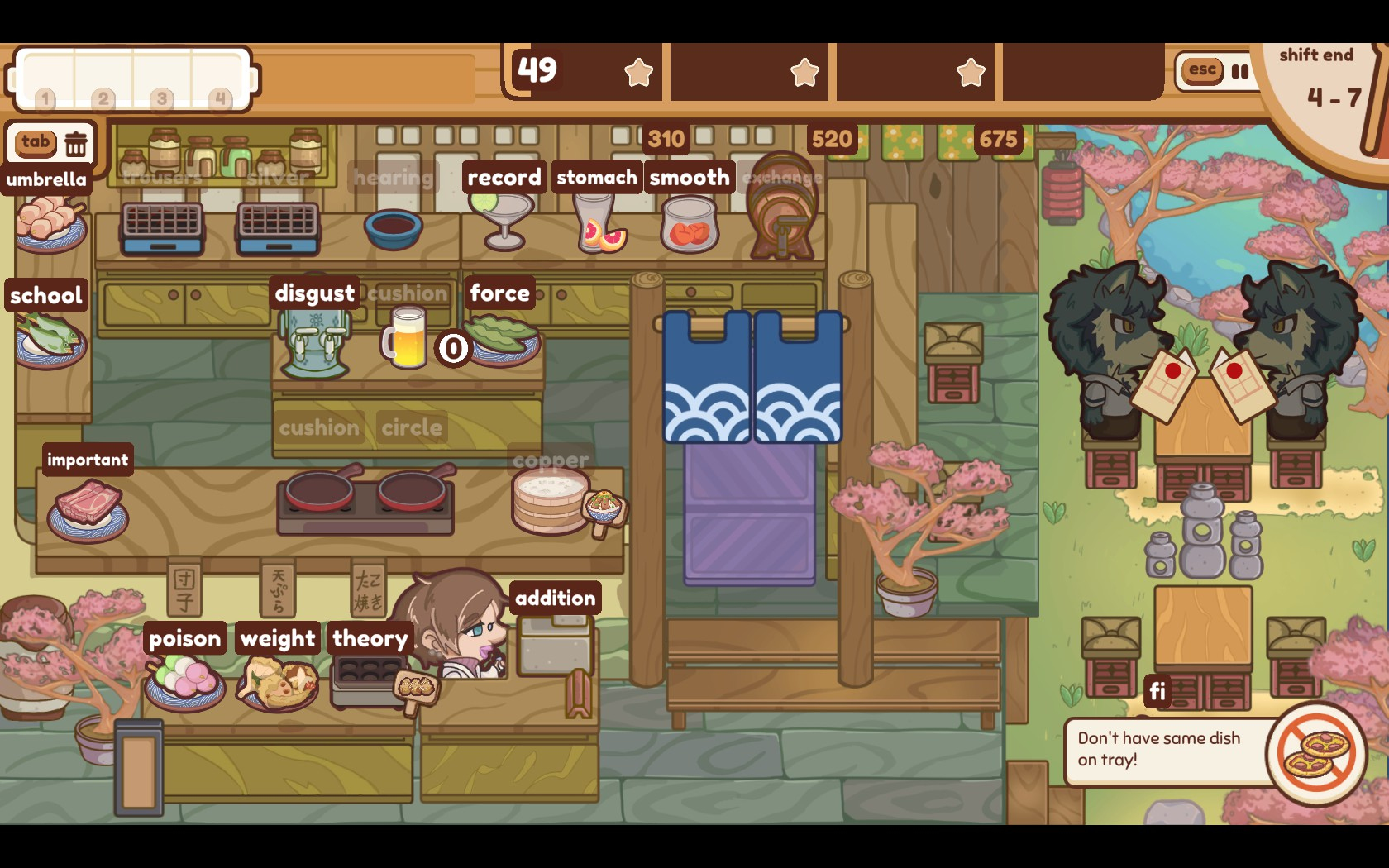Screen dimensions: 1389x868
Task: Select the raw meat plate labeled "important"
Action: coord(87,507)
